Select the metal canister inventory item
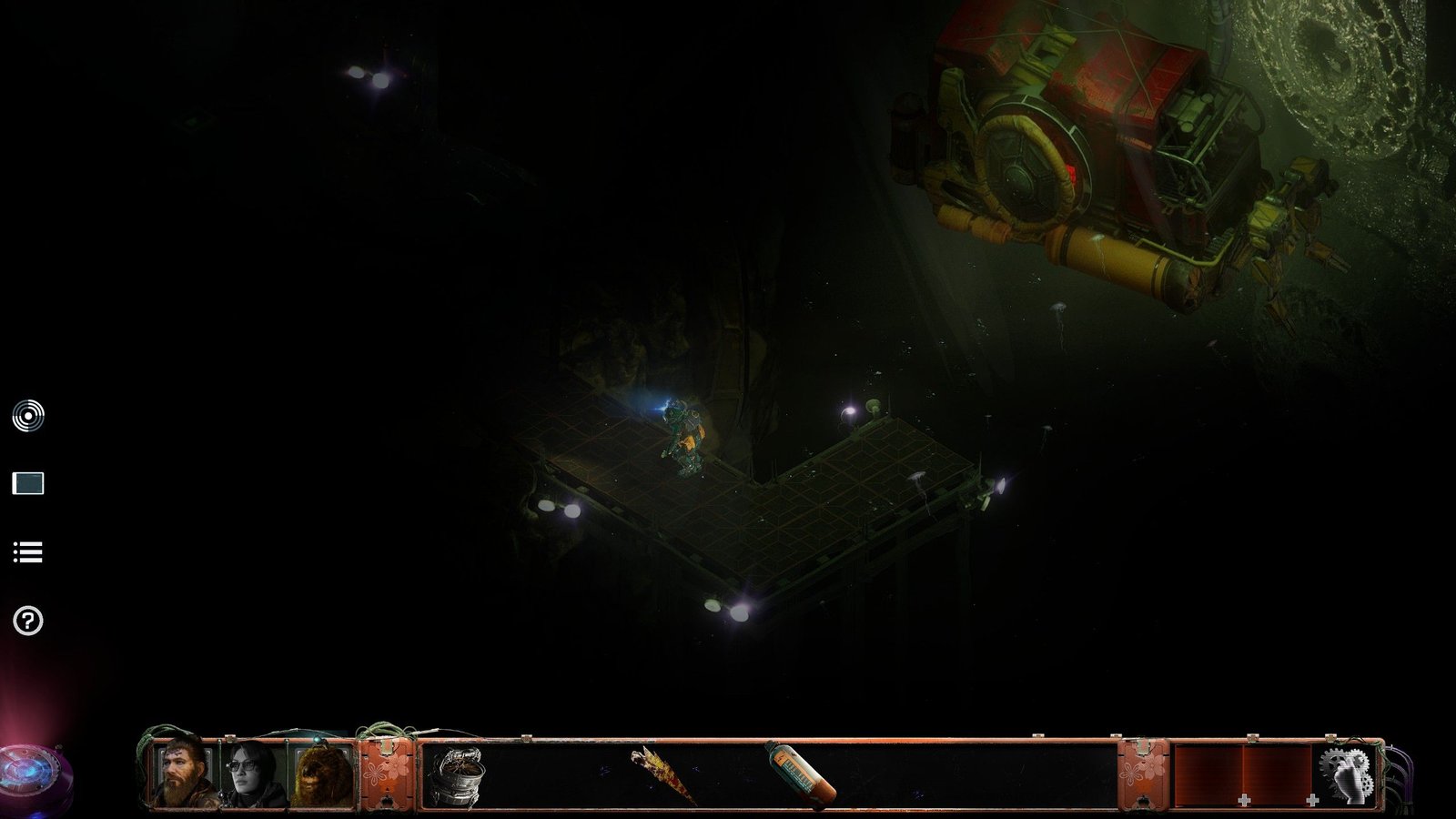The height and width of the screenshot is (819, 1456). click(x=455, y=775)
